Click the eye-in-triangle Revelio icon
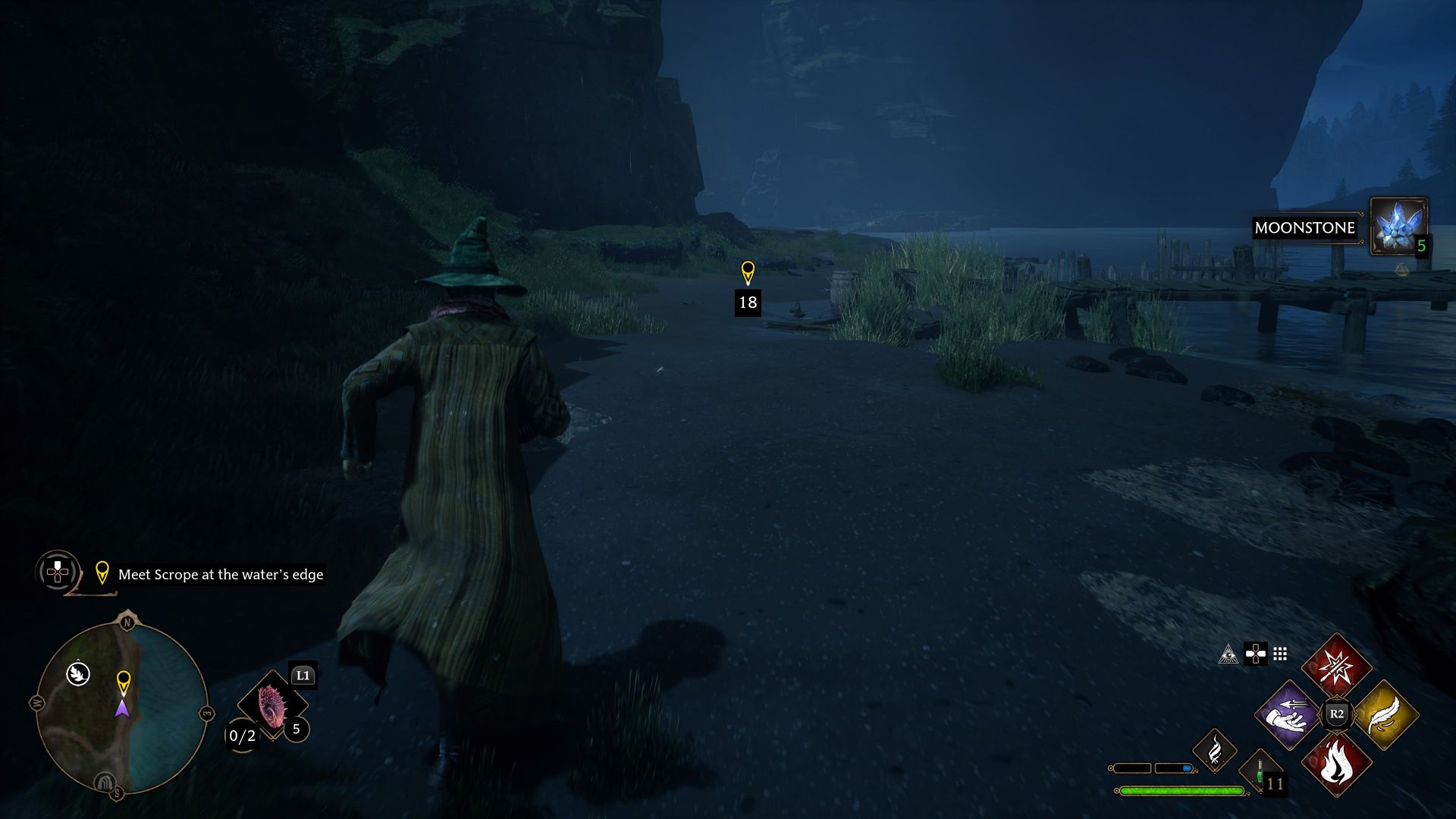This screenshot has height=819, width=1456. point(1228,654)
